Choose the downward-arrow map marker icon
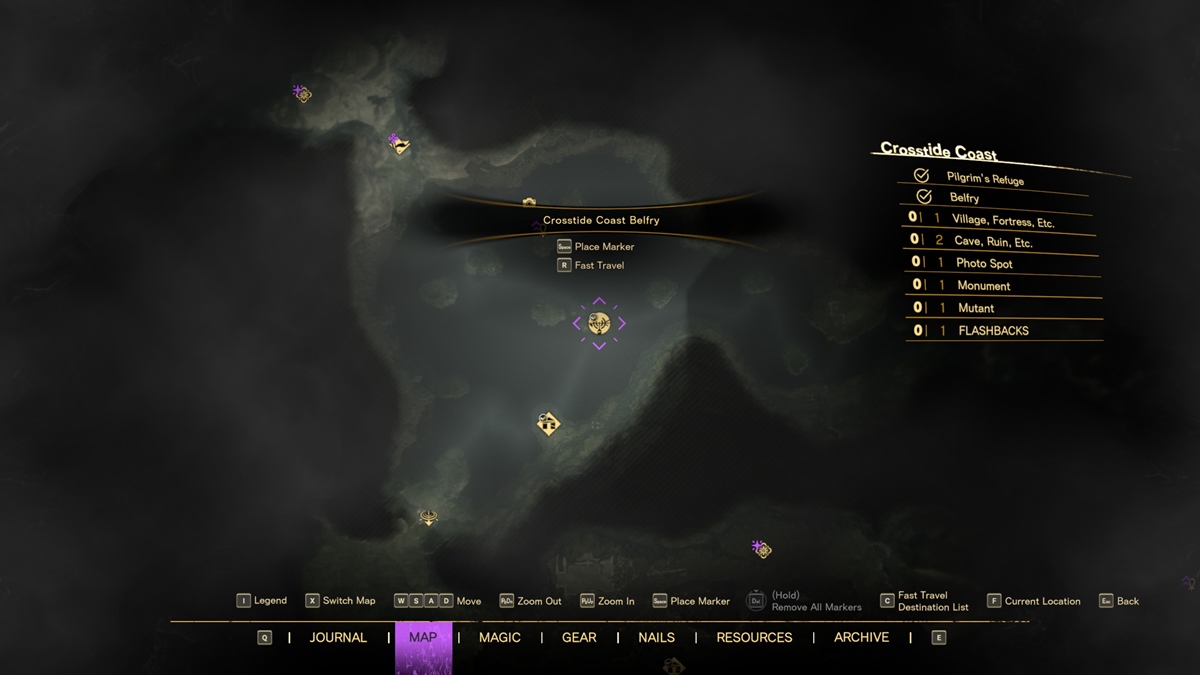 click(428, 518)
